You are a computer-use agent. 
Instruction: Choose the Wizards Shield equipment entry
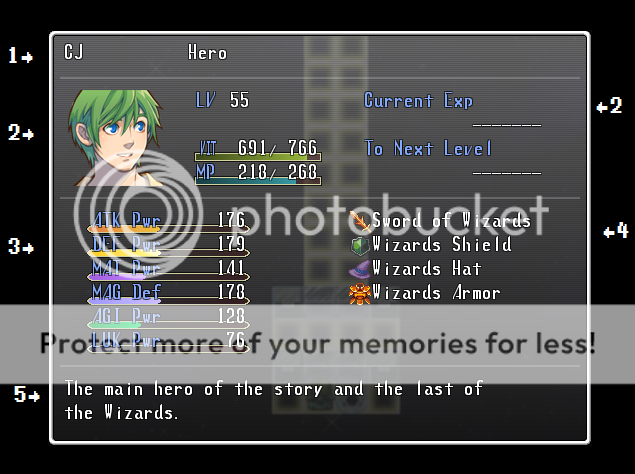(431, 245)
